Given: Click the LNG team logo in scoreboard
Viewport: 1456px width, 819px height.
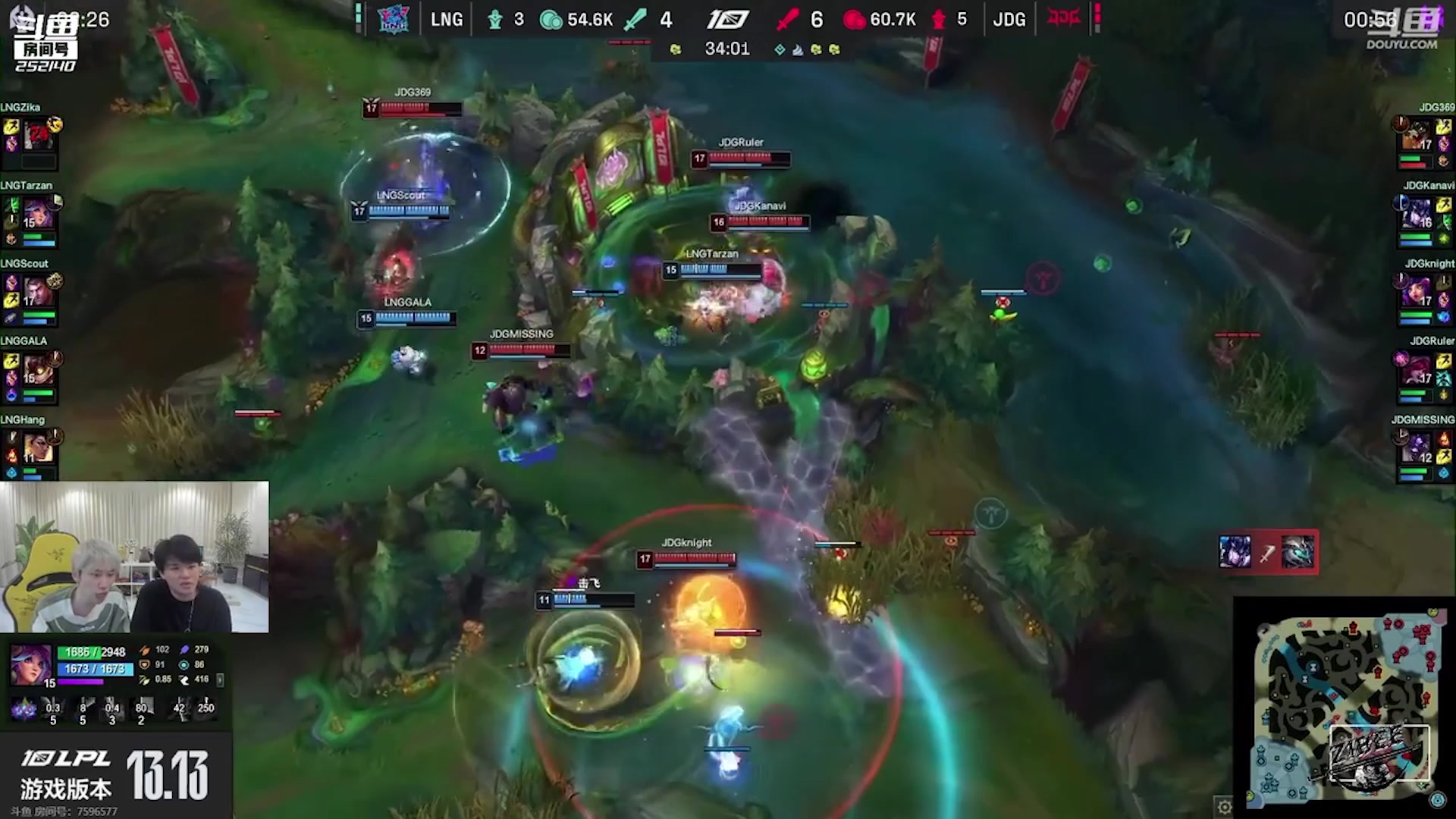Looking at the screenshot, I should point(394,19).
